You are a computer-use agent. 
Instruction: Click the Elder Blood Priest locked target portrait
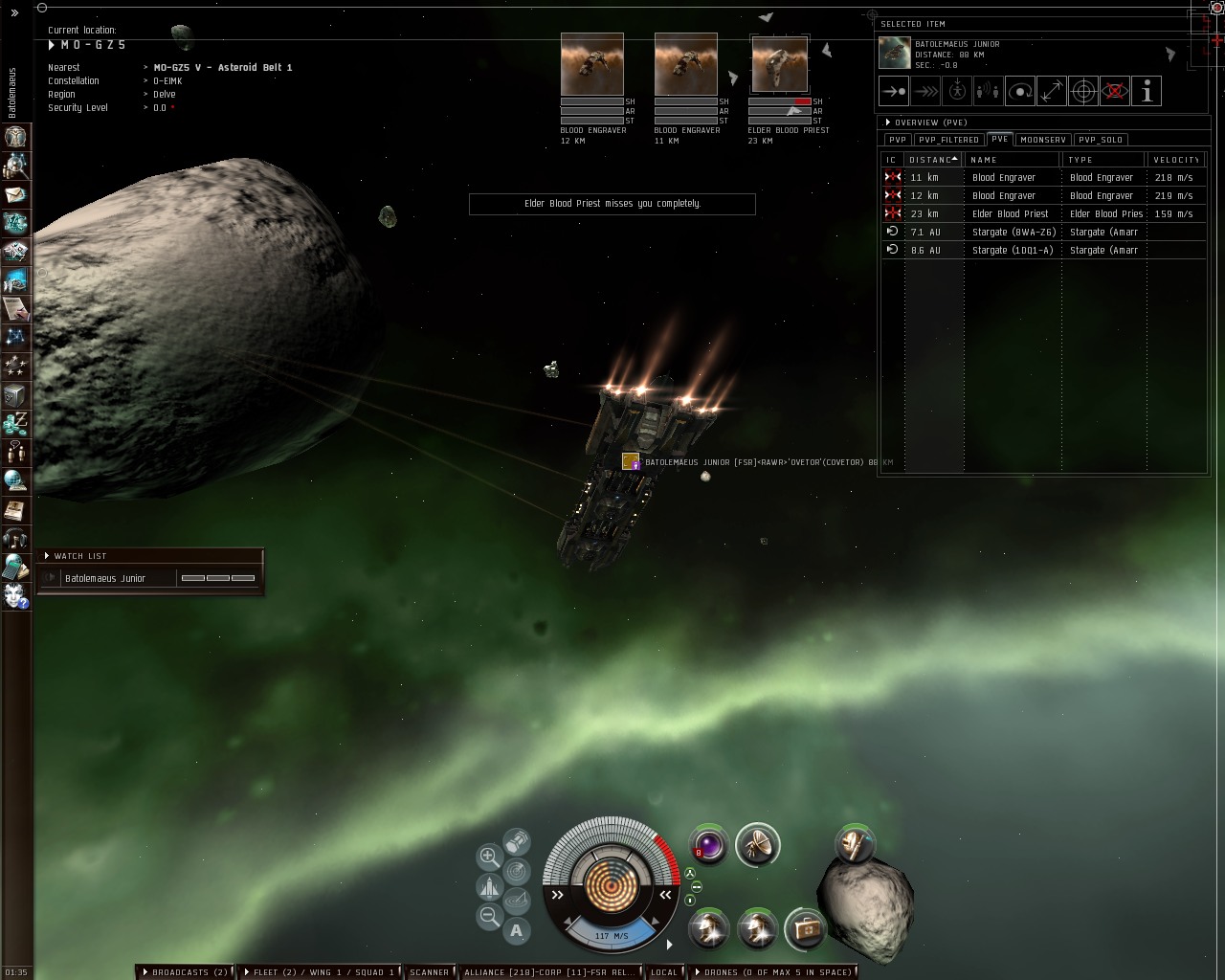(x=779, y=65)
